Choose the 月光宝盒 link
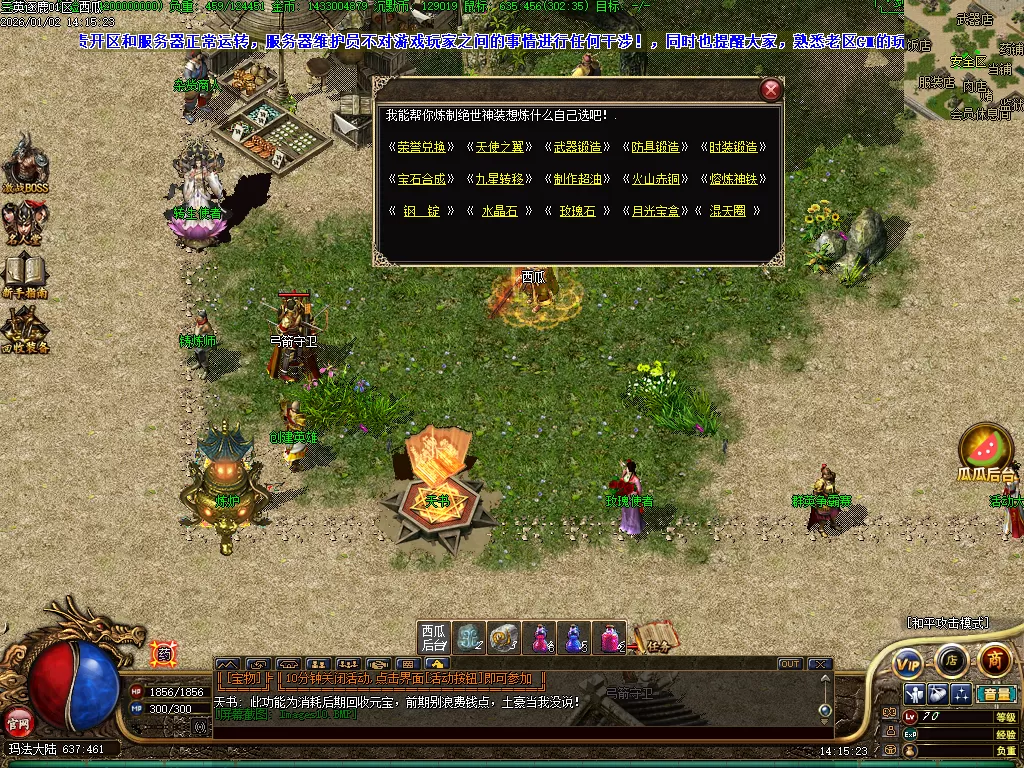The image size is (1024, 768). coord(655,211)
